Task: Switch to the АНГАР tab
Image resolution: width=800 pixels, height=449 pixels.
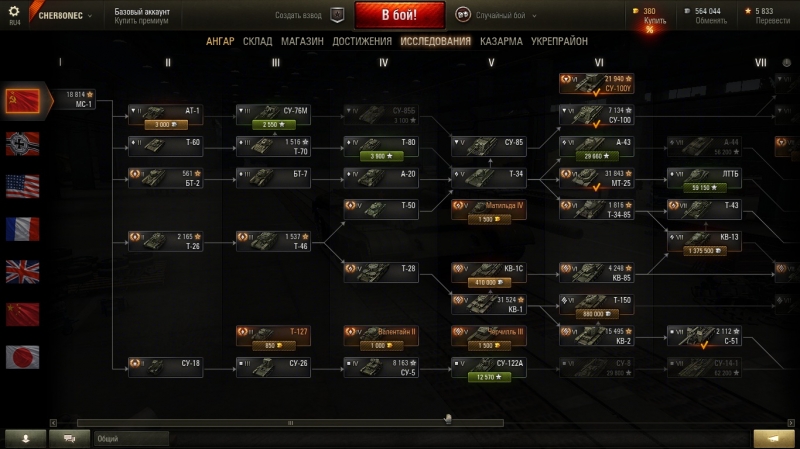Action: (x=220, y=41)
